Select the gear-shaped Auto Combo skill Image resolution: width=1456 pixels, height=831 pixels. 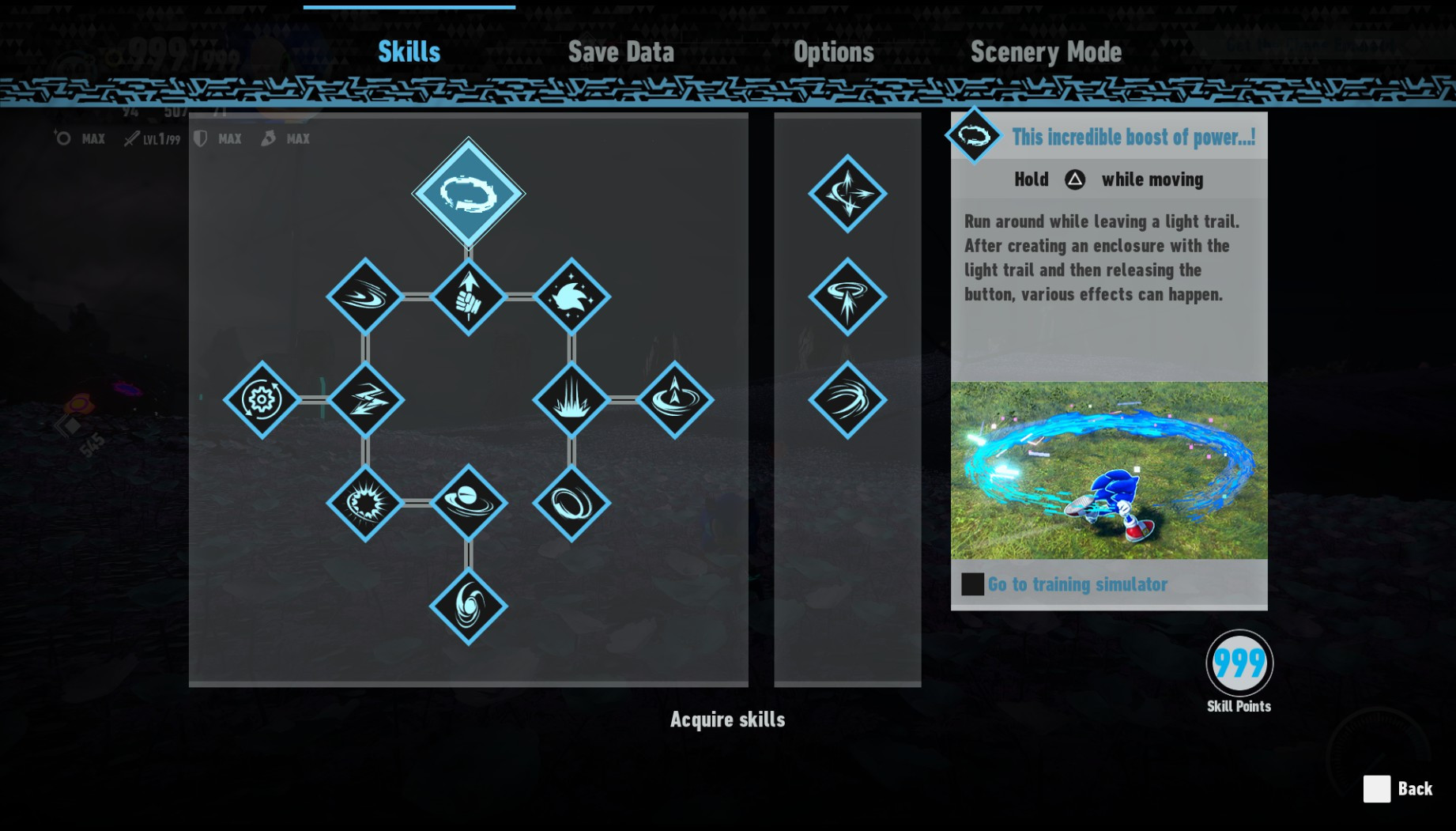point(261,399)
